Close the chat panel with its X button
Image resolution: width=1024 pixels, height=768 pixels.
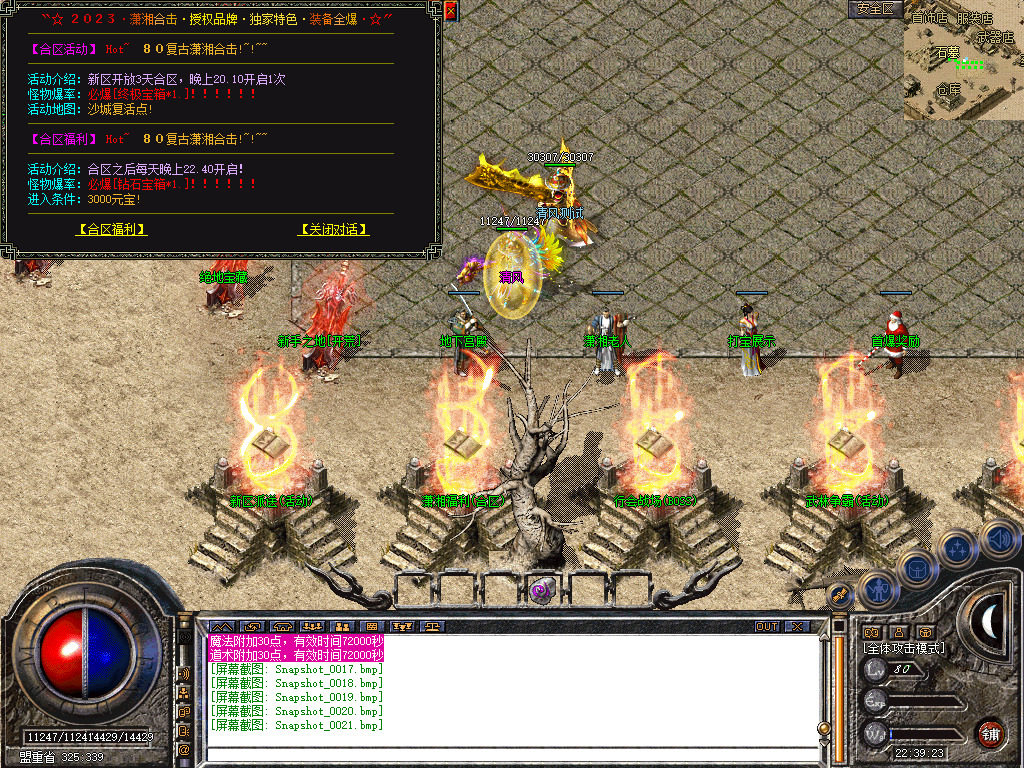point(796,627)
